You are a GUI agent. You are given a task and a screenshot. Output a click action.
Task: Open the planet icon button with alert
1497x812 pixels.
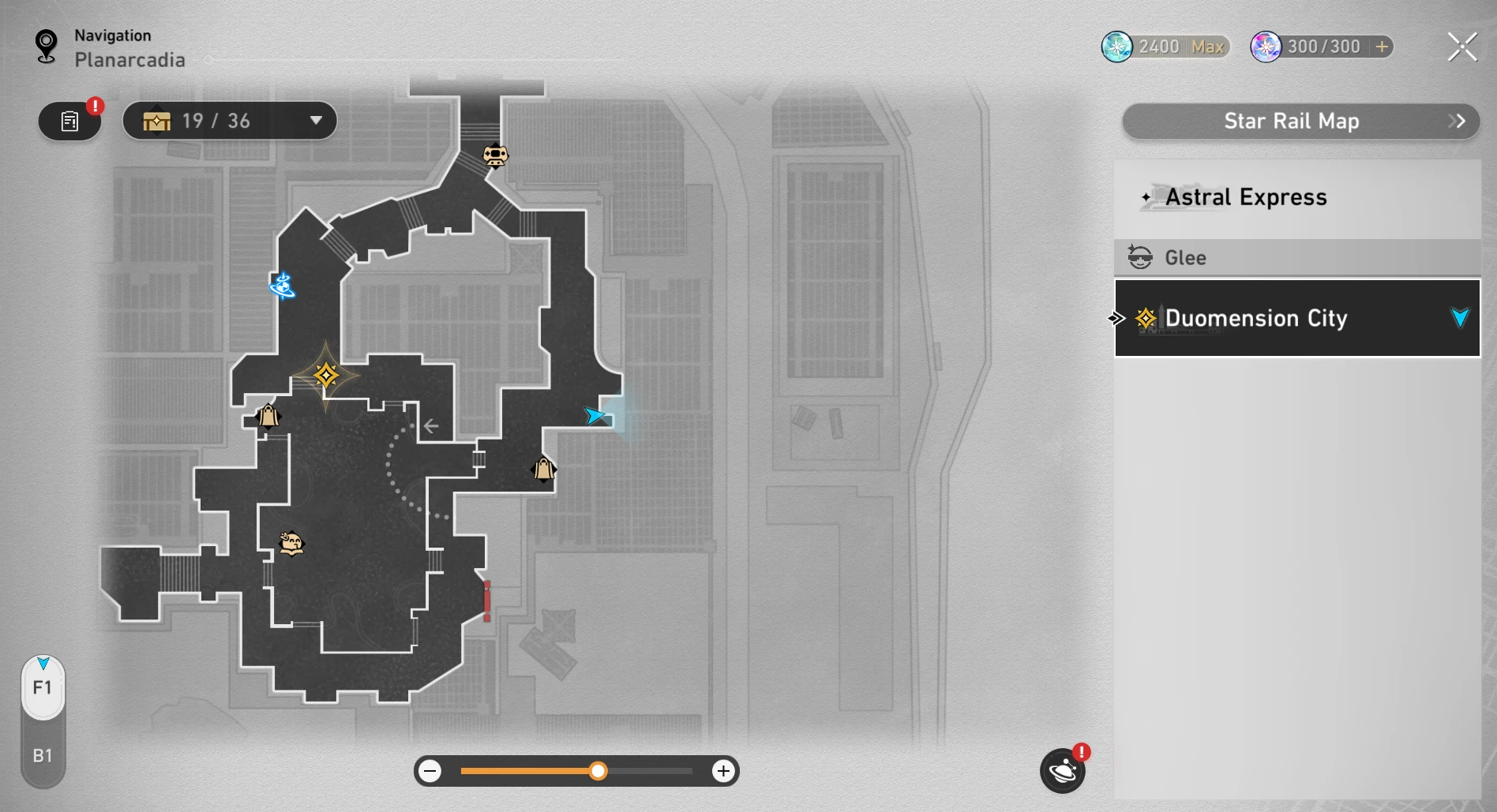[x=1062, y=771]
